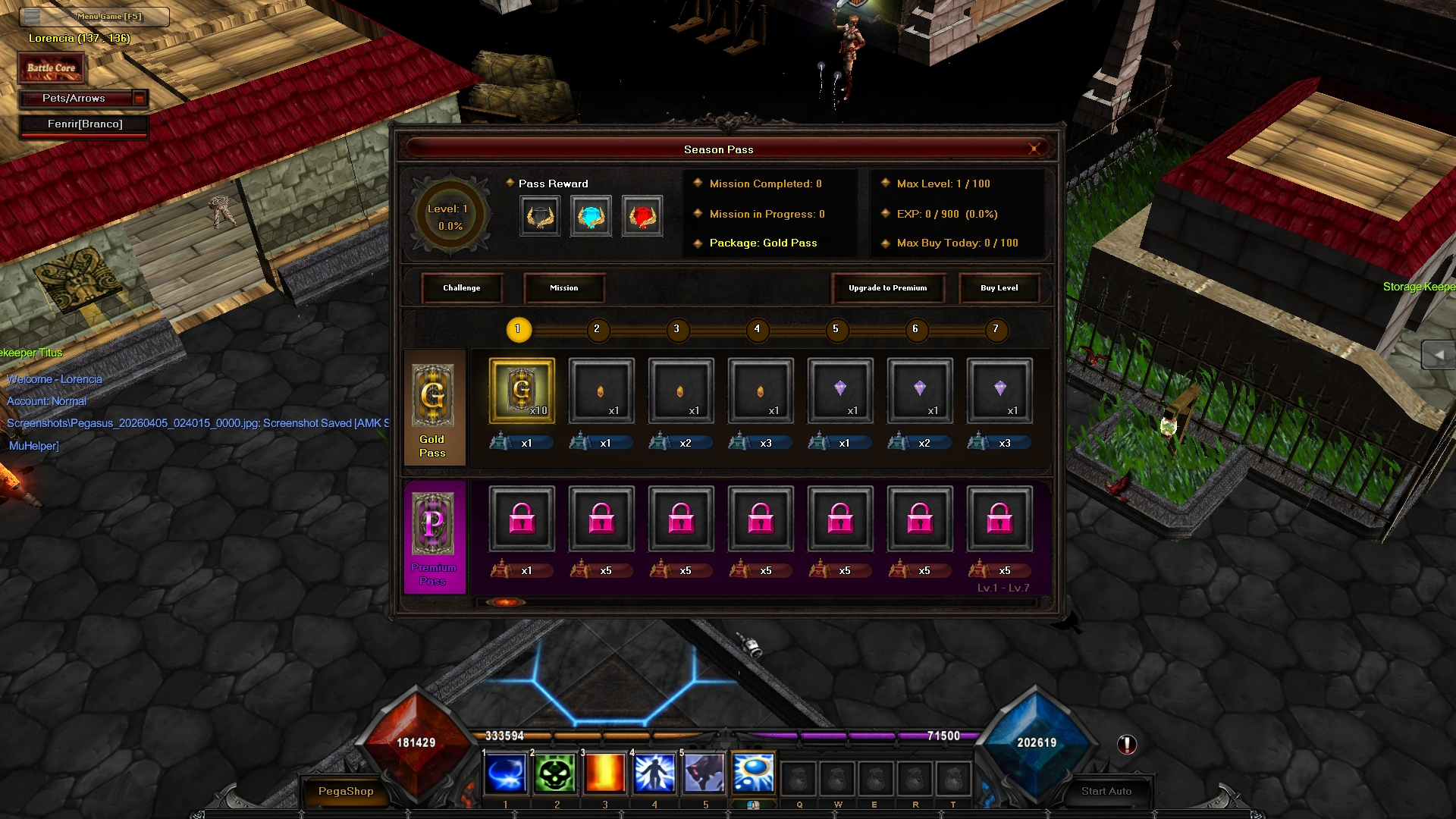Click Upgrade to Premium
Screen dimensions: 1456x819
(887, 288)
